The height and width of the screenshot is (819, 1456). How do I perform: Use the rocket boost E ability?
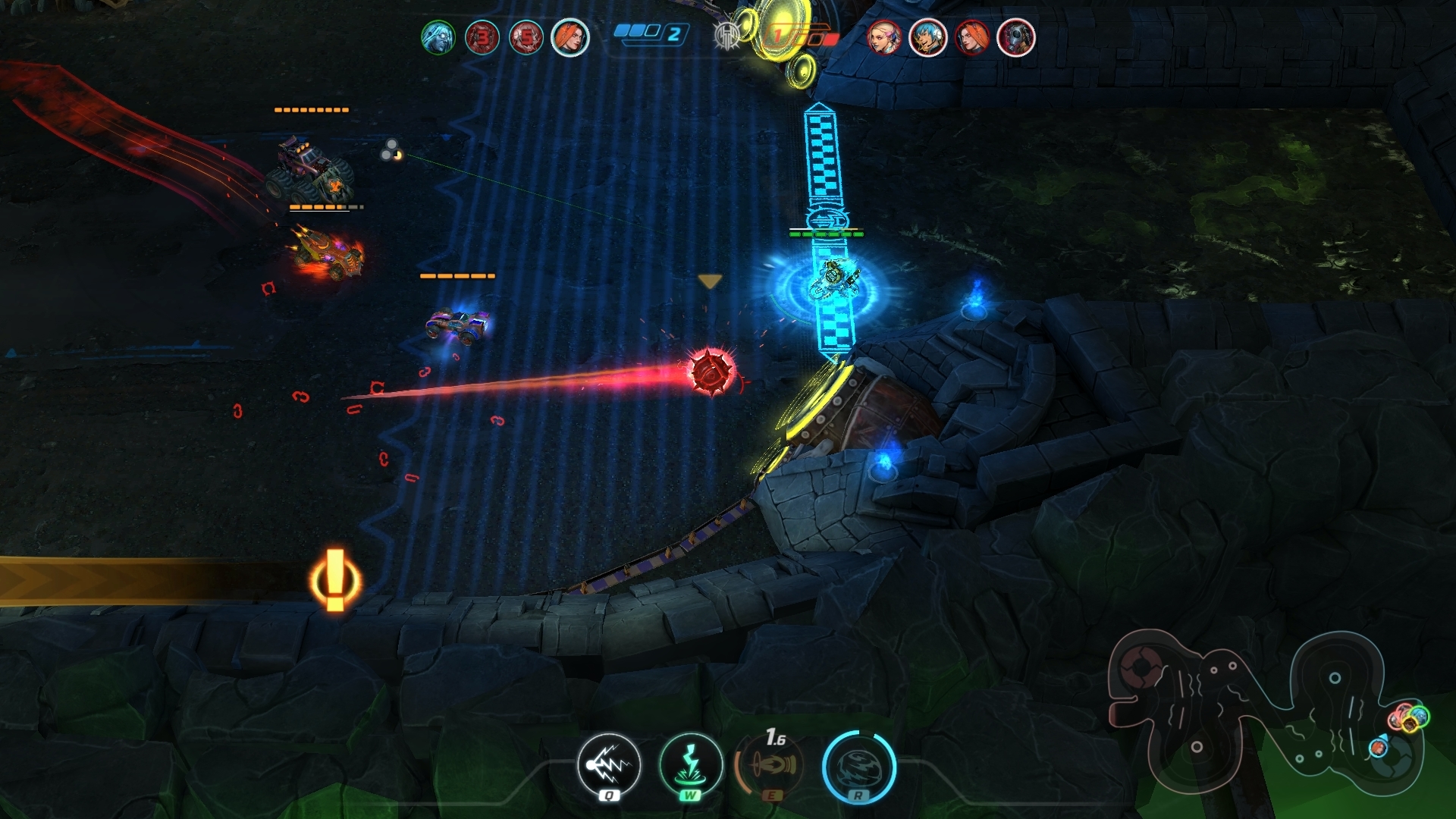[773, 766]
